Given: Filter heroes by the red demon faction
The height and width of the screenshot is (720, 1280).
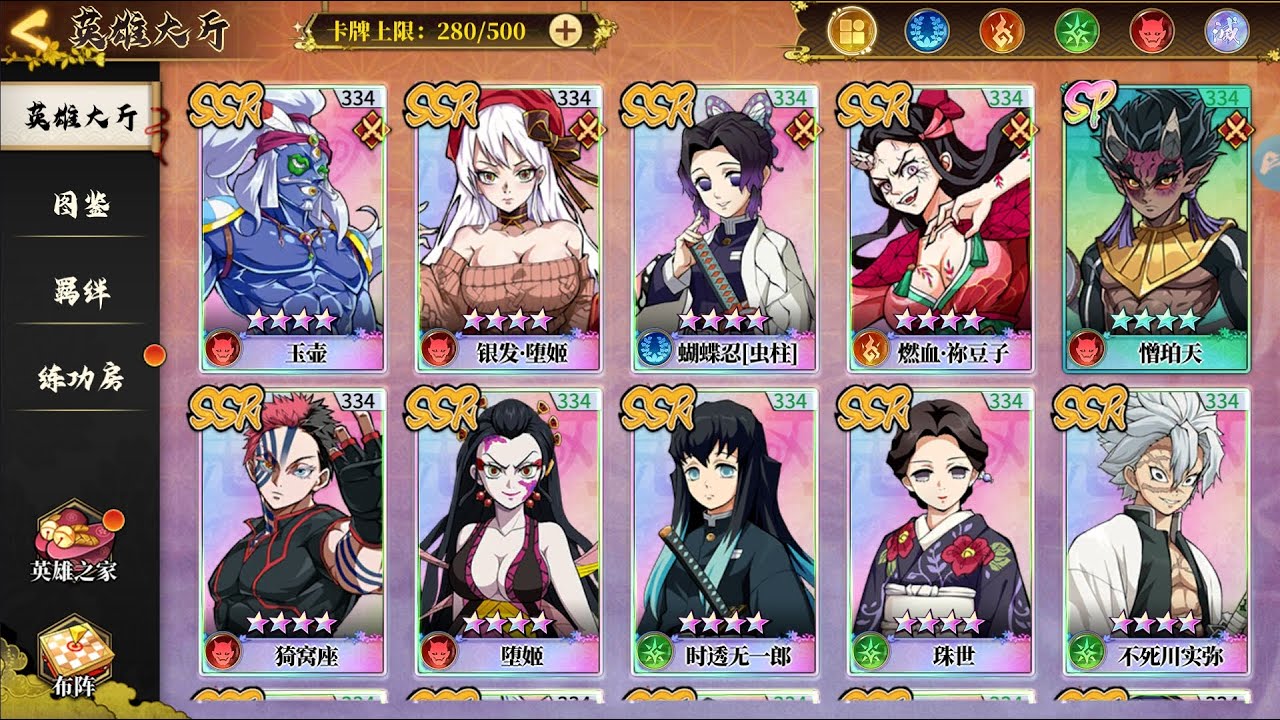Looking at the screenshot, I should tap(1151, 31).
